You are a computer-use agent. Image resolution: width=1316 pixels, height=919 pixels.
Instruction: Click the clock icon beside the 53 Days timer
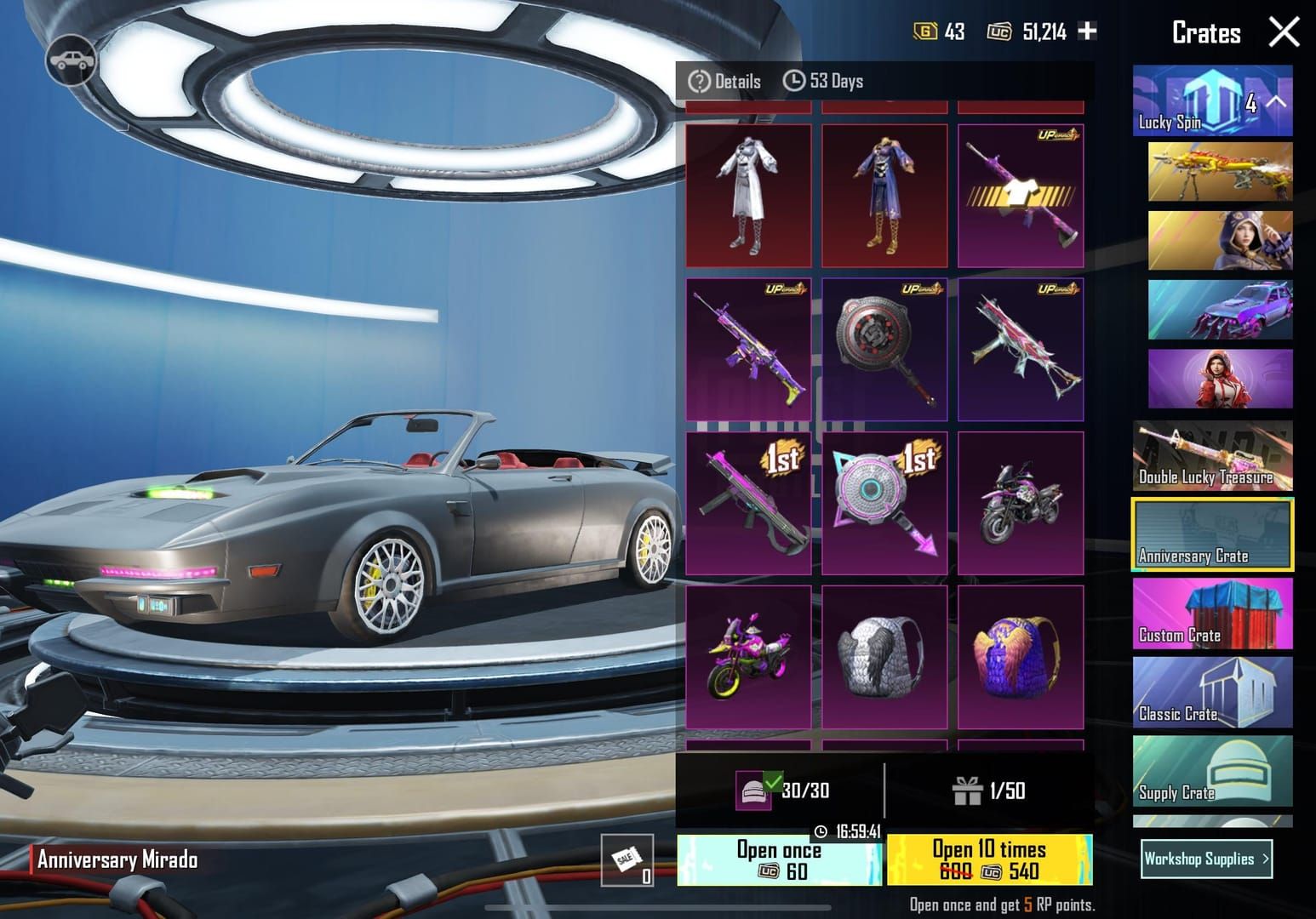point(796,81)
